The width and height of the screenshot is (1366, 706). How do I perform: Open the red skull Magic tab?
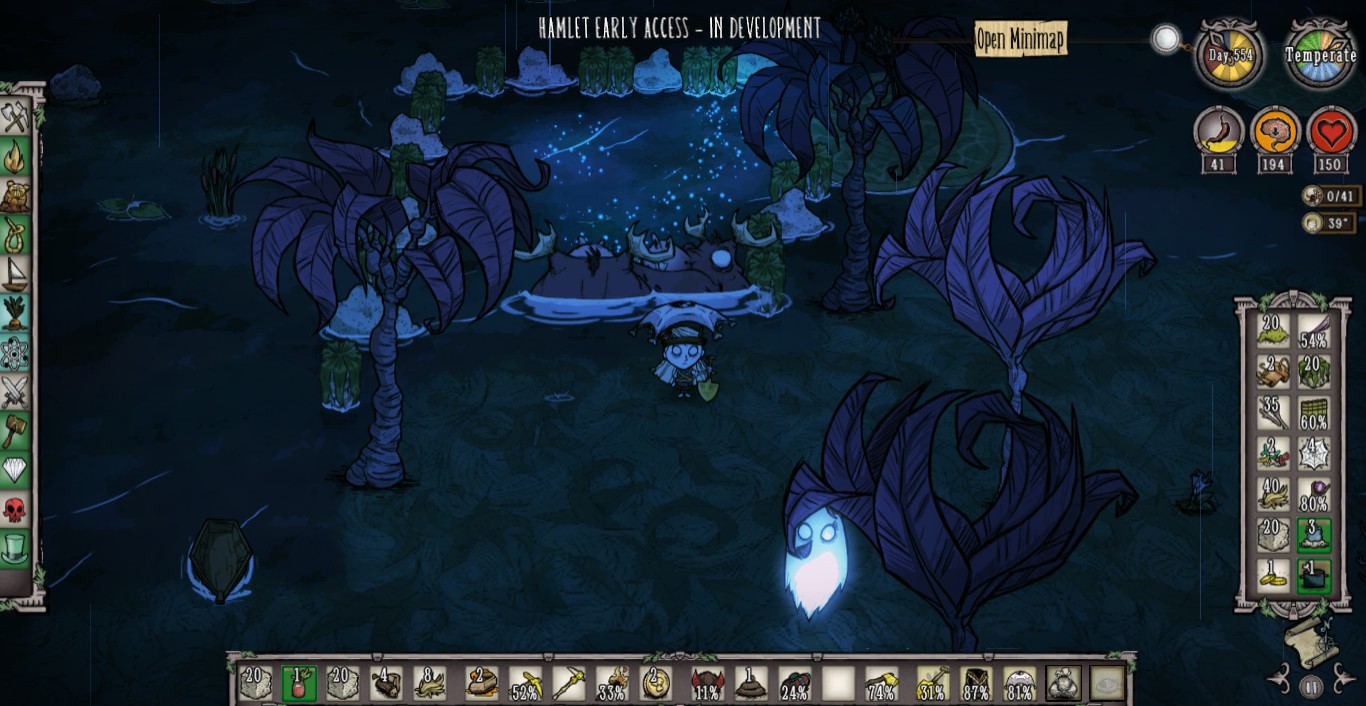click(x=15, y=510)
